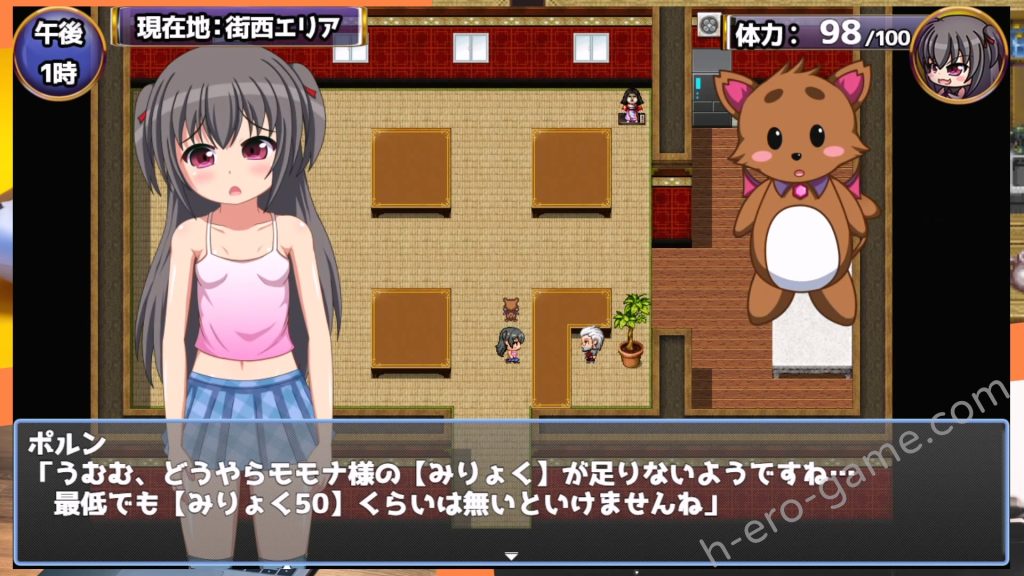Screen dimensions: 1024x576
Task: Advance dialogue with the continue arrow
Action: point(511,555)
